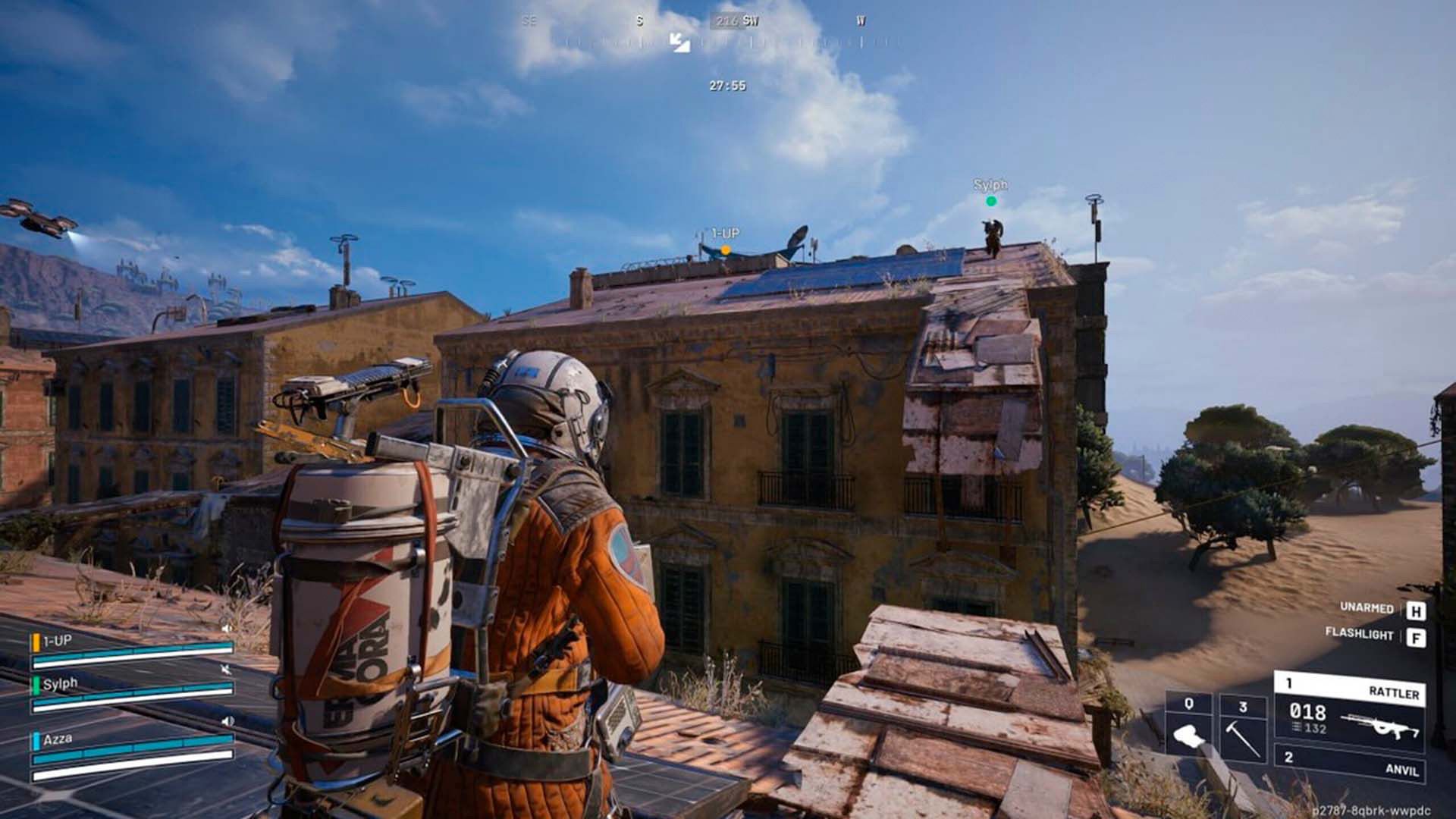Click the fist melee icon showing 0
The image size is (1456, 819).
[x=1188, y=735]
